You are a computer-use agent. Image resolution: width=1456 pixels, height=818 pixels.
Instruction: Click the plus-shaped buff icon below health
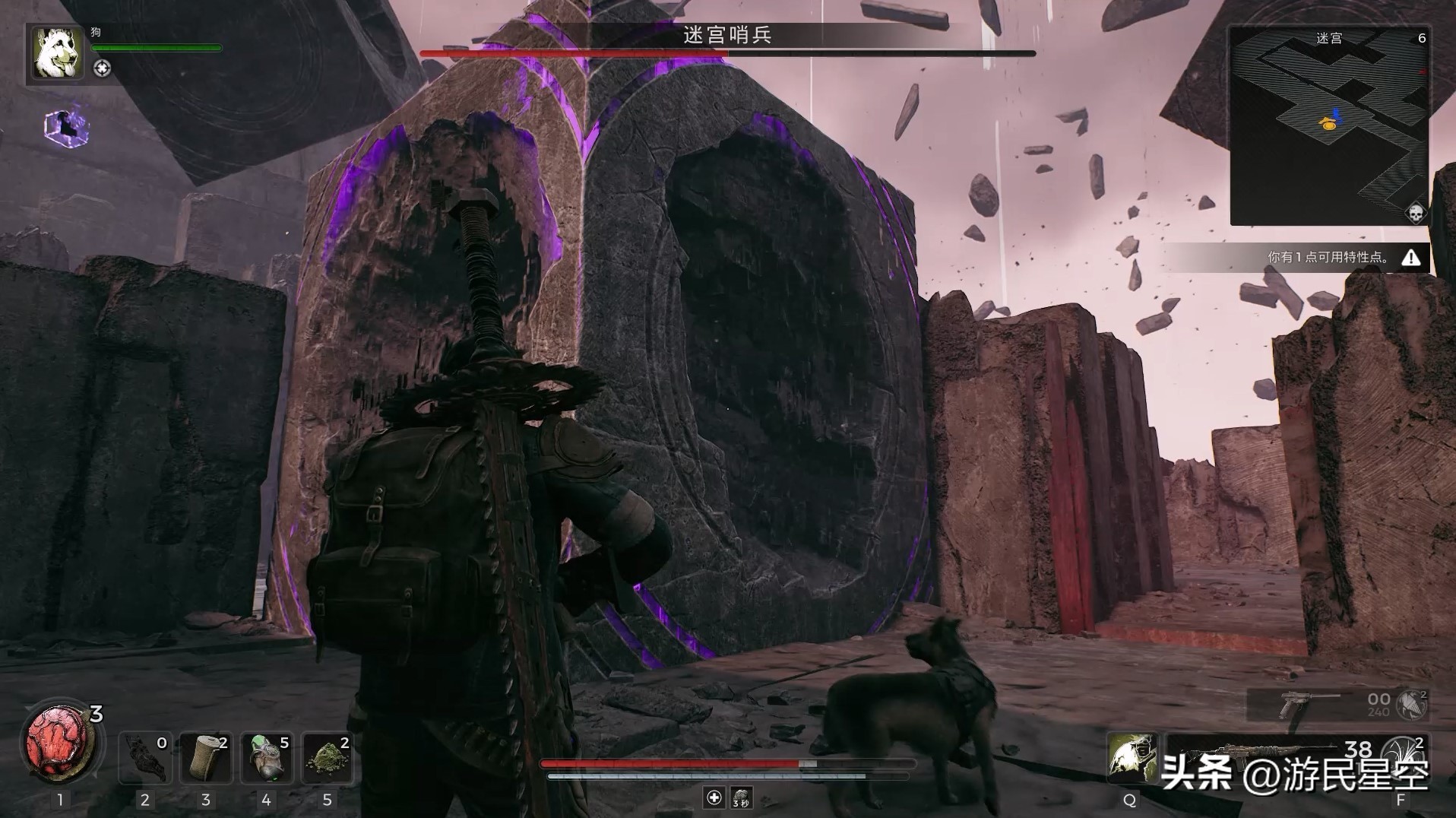(714, 797)
